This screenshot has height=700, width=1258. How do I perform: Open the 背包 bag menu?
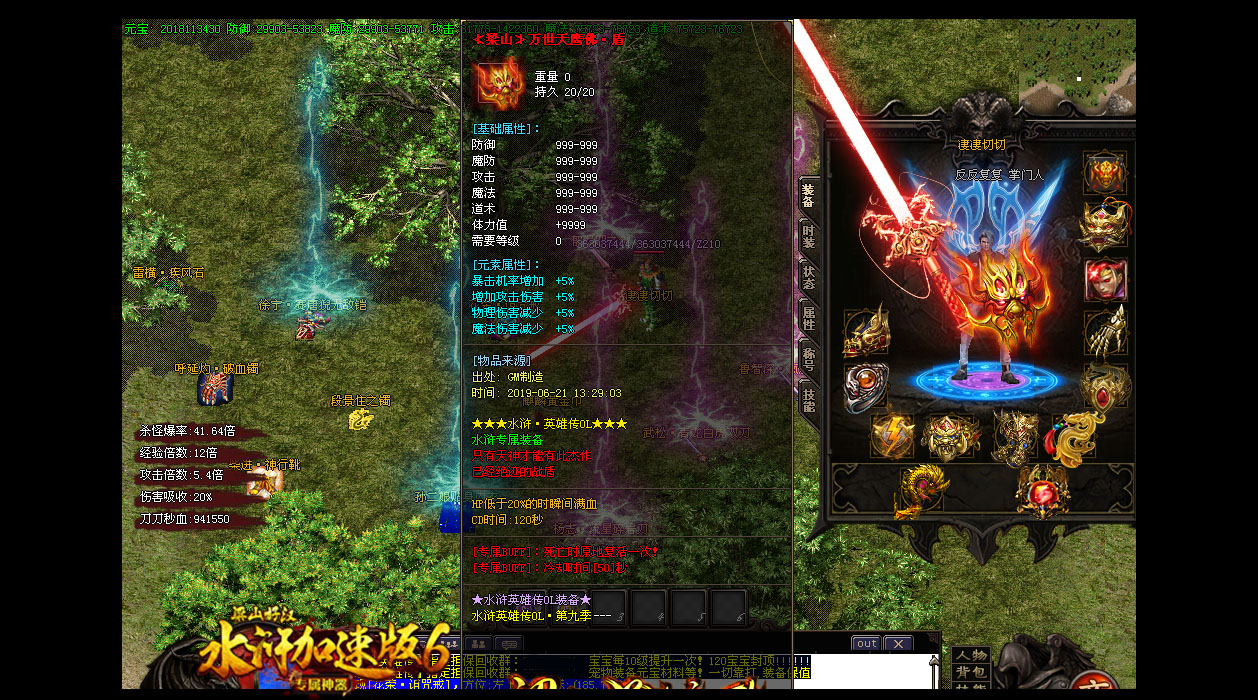pyautogui.click(x=970, y=672)
